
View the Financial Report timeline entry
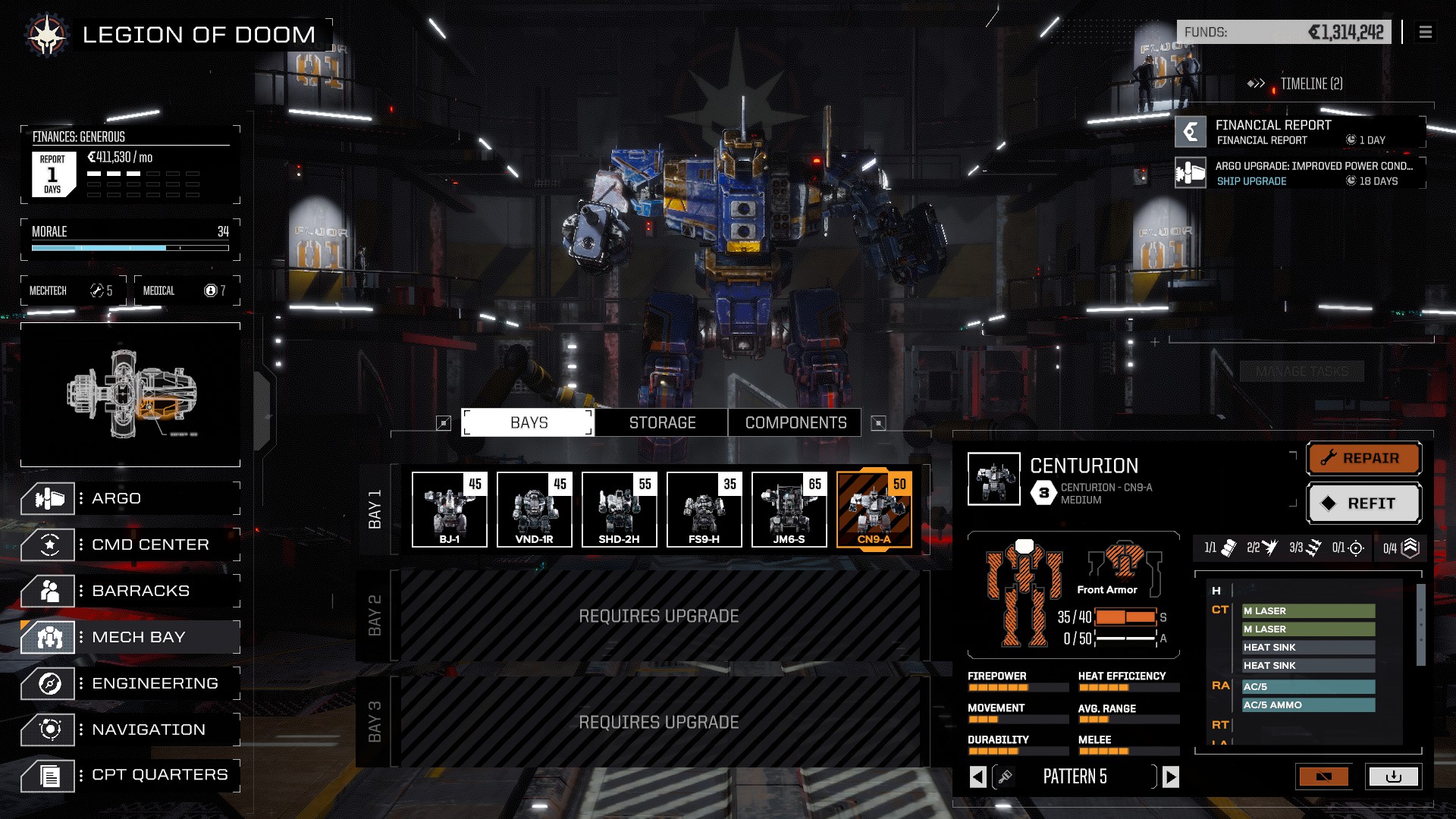(x=1300, y=132)
